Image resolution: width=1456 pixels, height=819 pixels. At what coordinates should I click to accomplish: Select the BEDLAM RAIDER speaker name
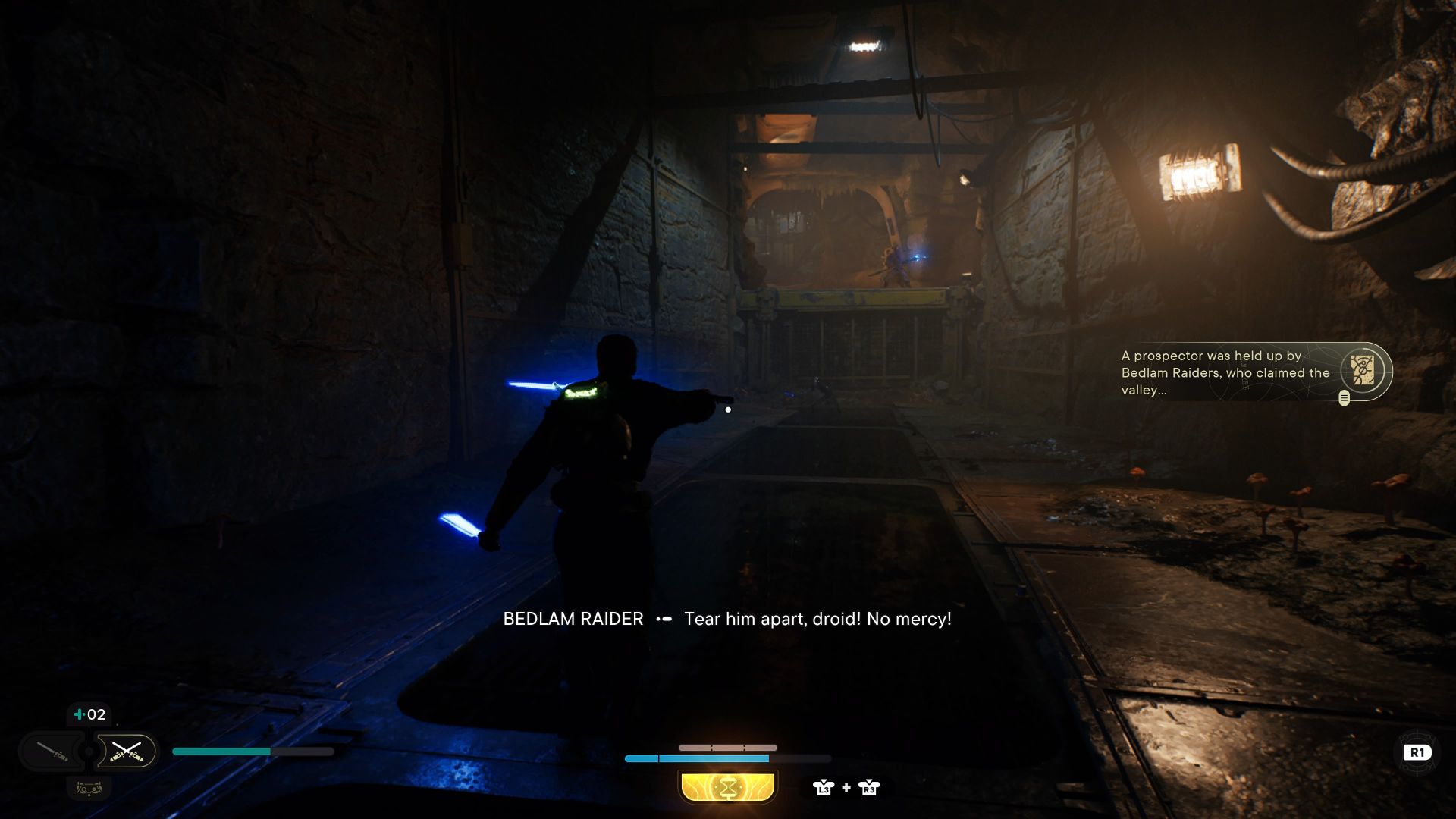tap(573, 619)
